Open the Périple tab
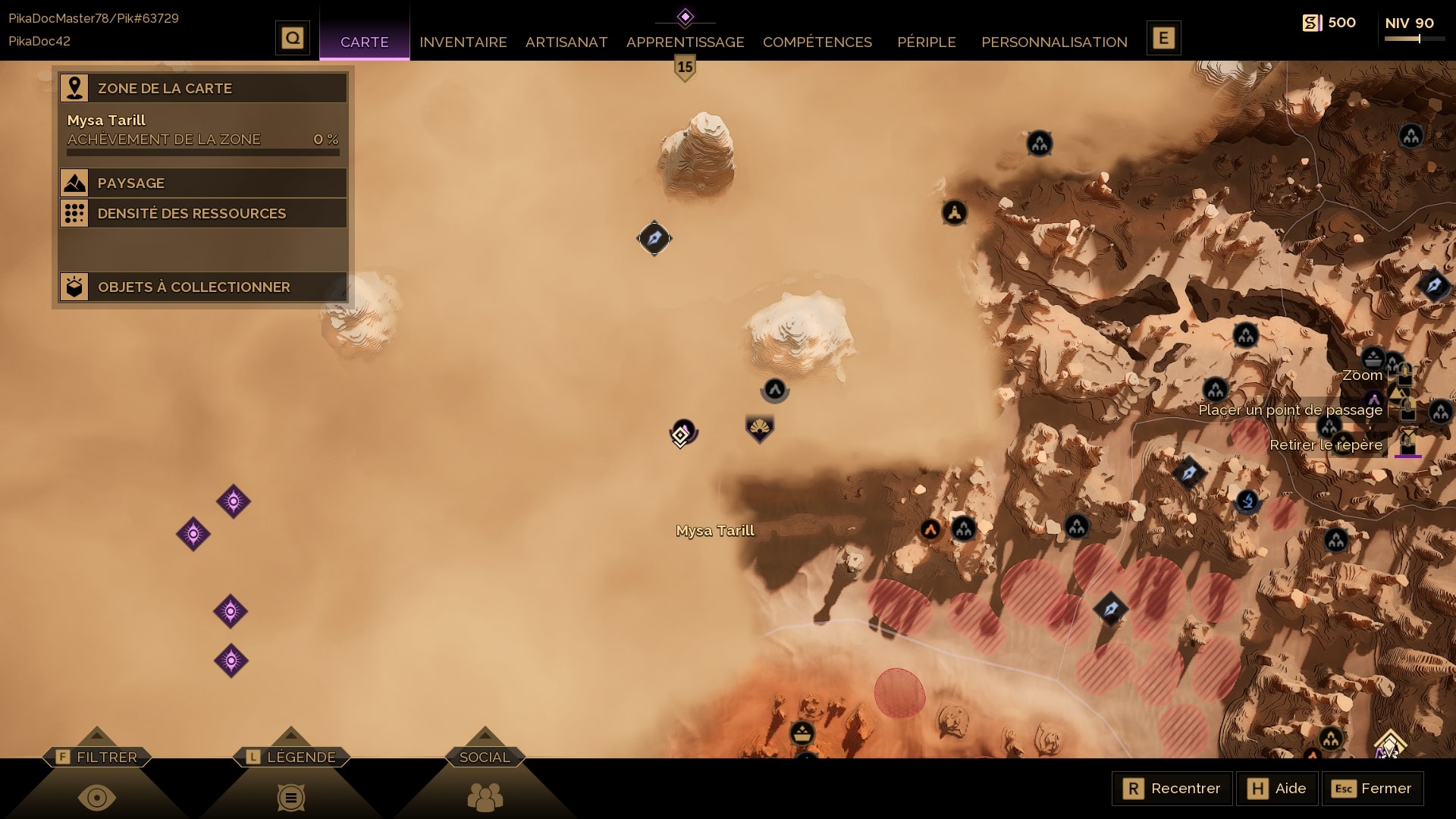Viewport: 1456px width, 819px height. click(x=926, y=42)
